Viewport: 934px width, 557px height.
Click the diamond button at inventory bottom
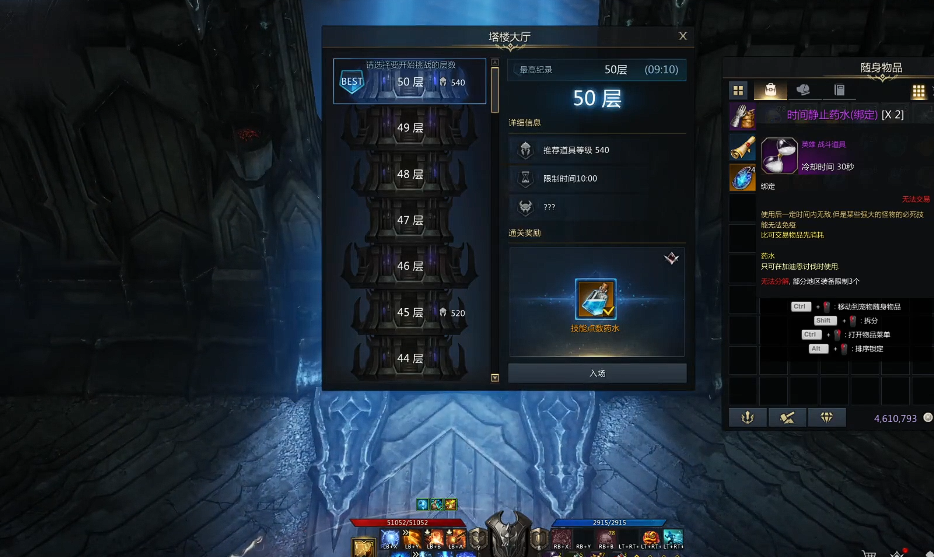826,418
